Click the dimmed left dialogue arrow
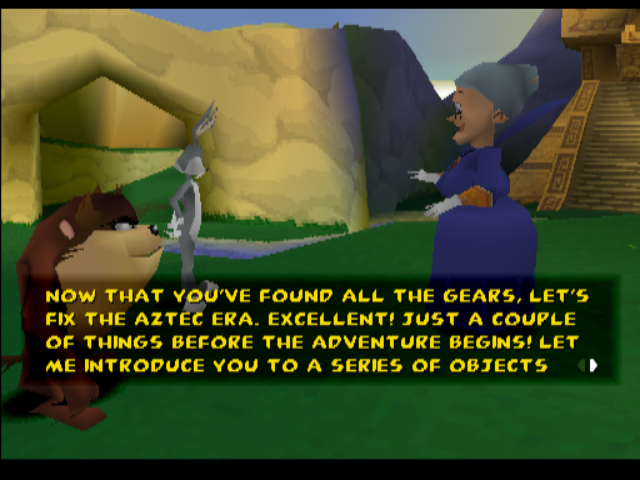The width and height of the screenshot is (640, 480). point(580,366)
